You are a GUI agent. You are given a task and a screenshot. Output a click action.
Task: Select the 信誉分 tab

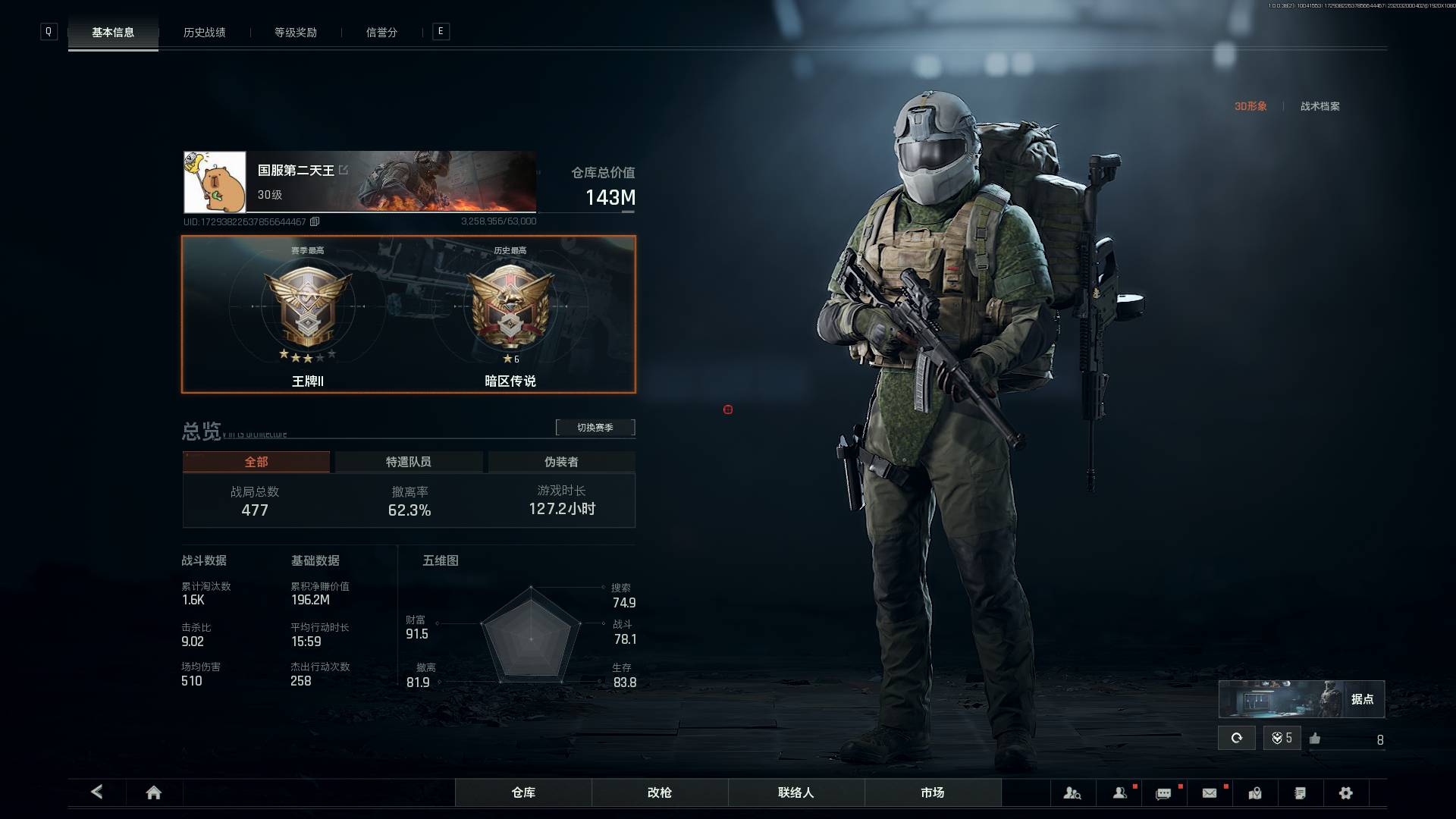coord(381,33)
